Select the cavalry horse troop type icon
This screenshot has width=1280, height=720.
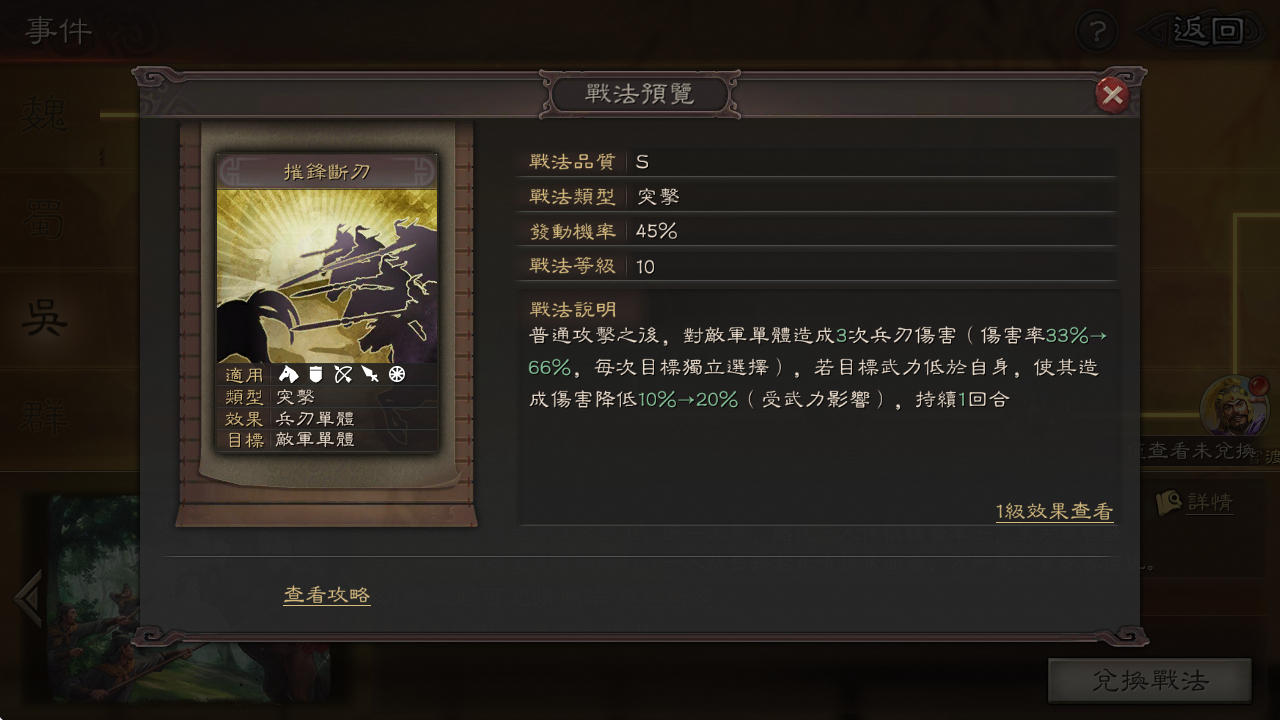(x=288, y=374)
